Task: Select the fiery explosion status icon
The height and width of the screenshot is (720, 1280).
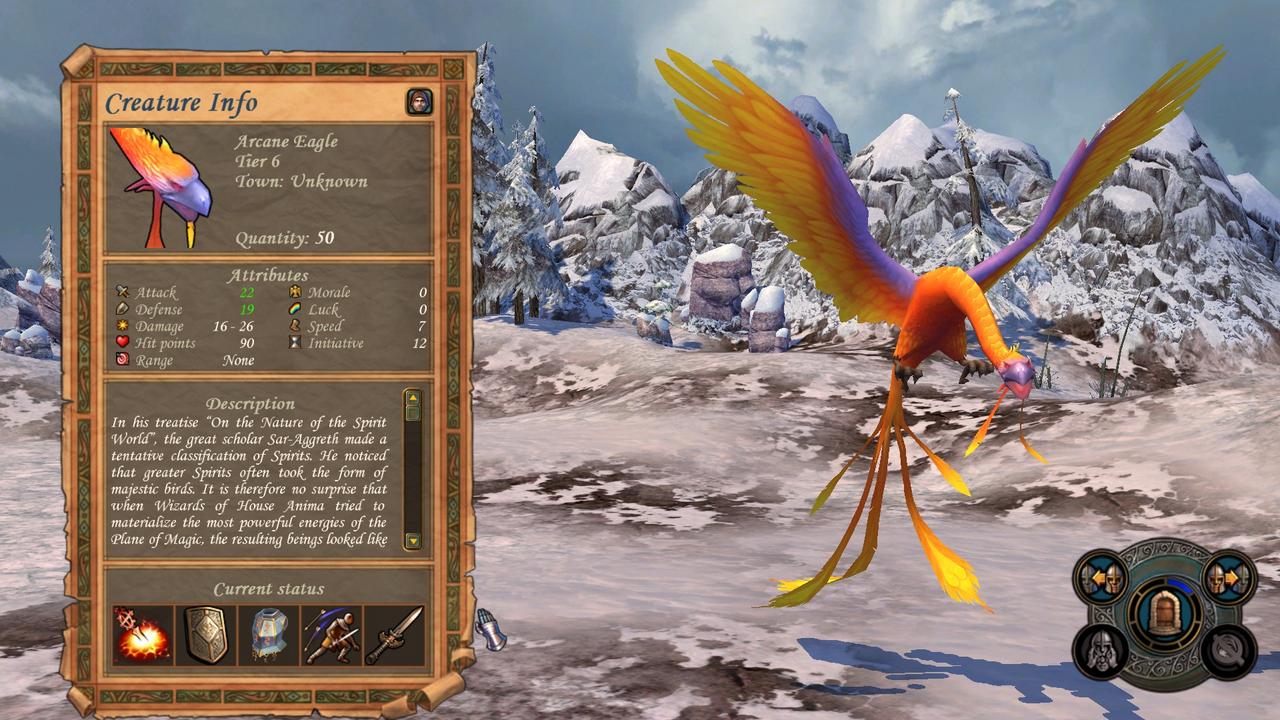Action: pos(143,635)
